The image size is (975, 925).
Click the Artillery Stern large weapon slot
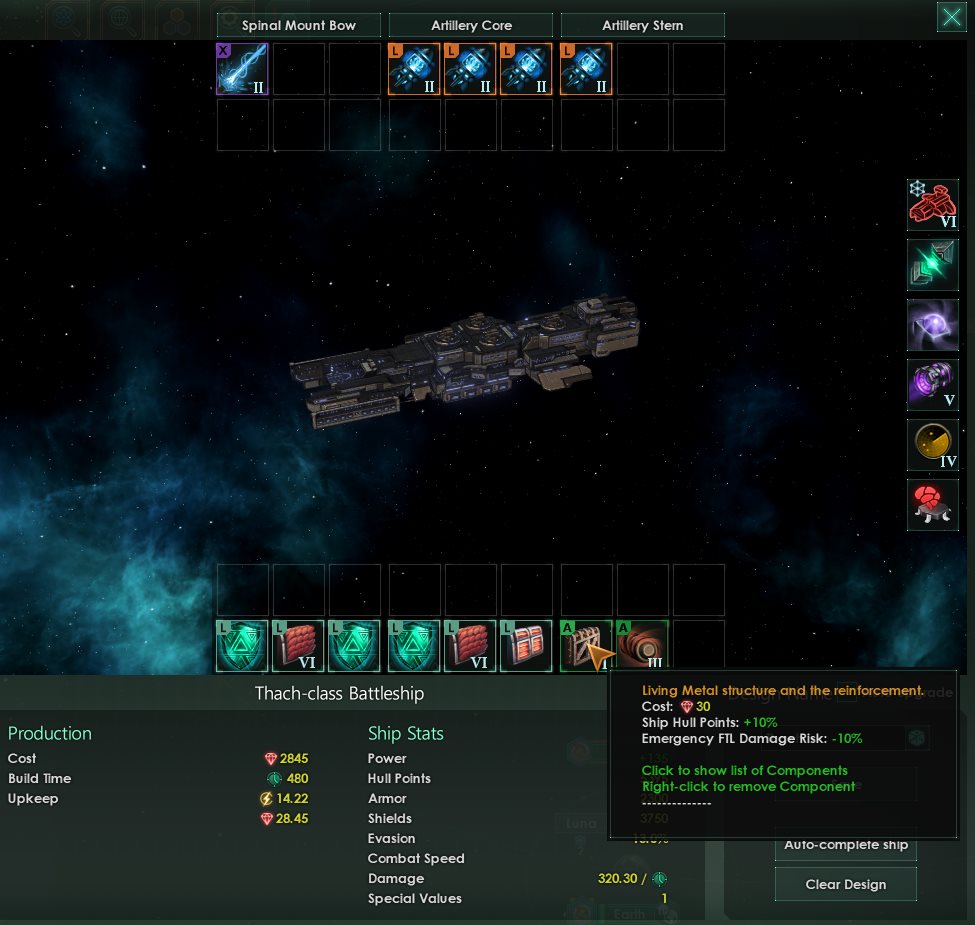[587, 69]
